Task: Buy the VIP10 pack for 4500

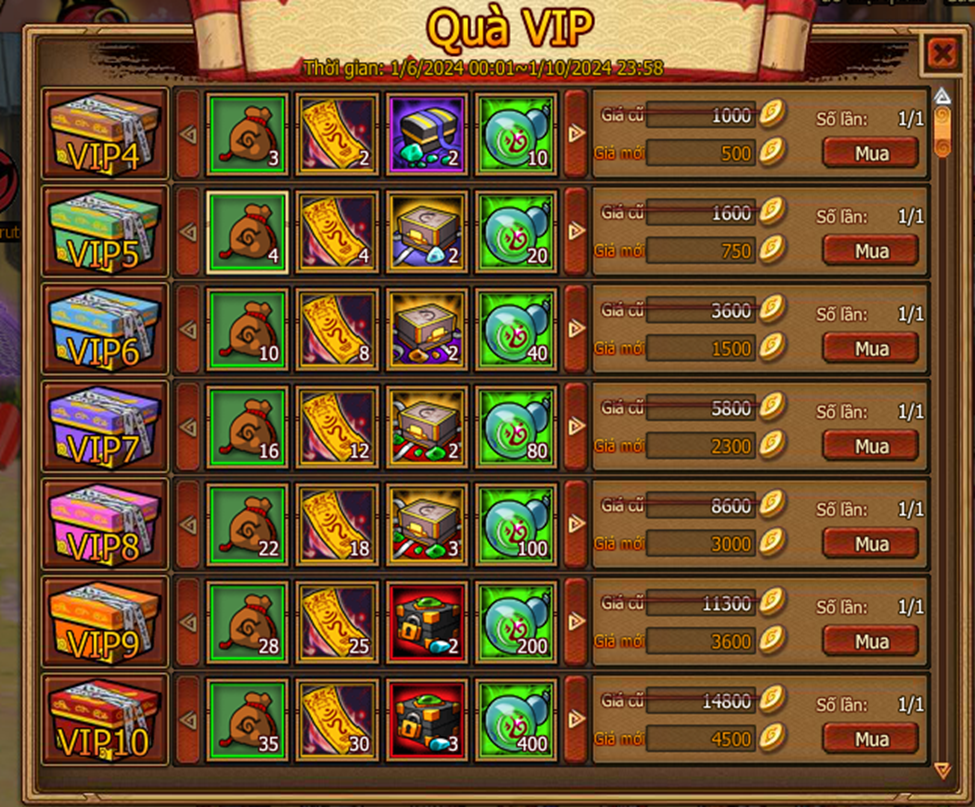Action: [x=870, y=739]
